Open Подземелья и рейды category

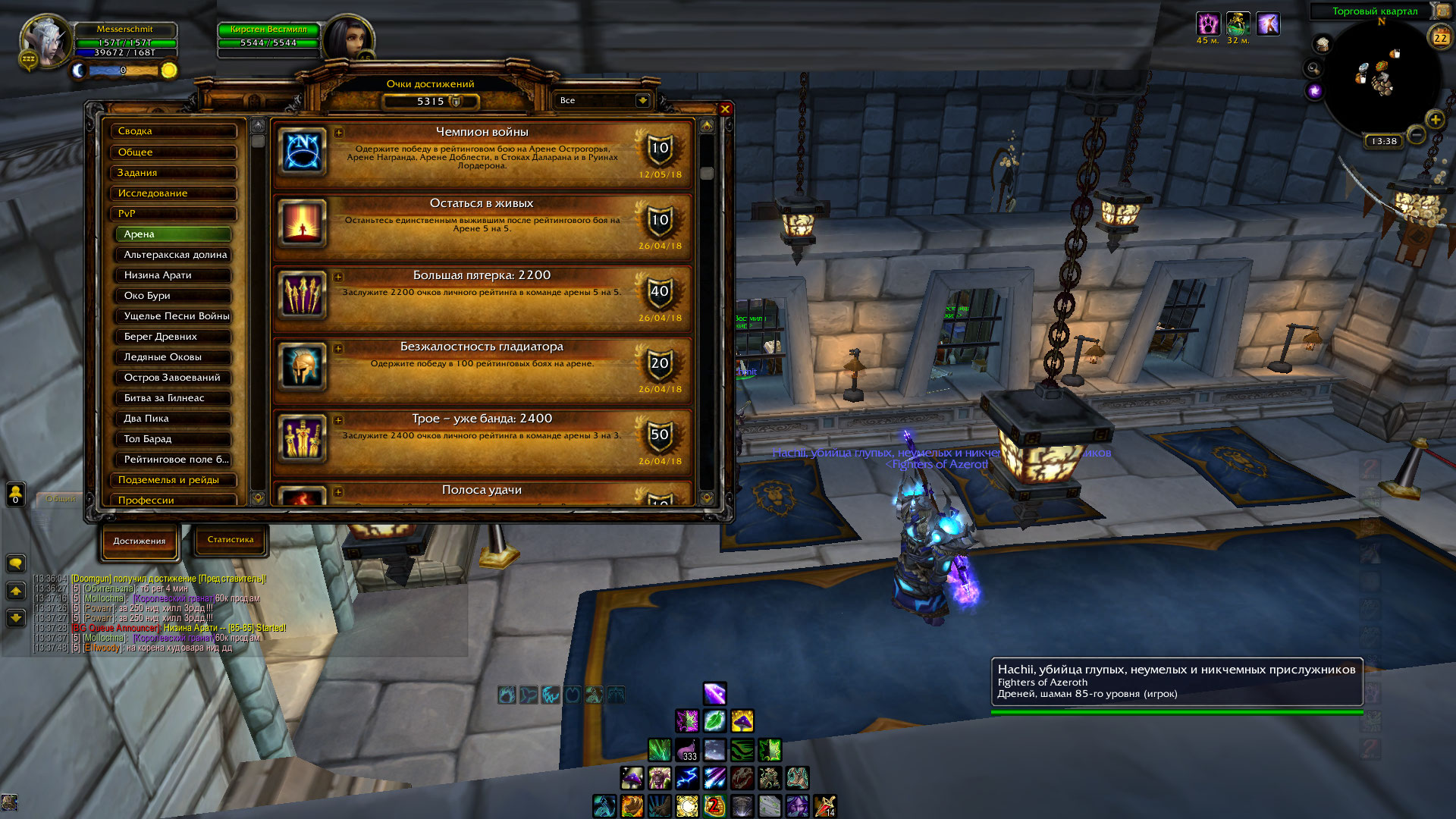click(x=174, y=480)
